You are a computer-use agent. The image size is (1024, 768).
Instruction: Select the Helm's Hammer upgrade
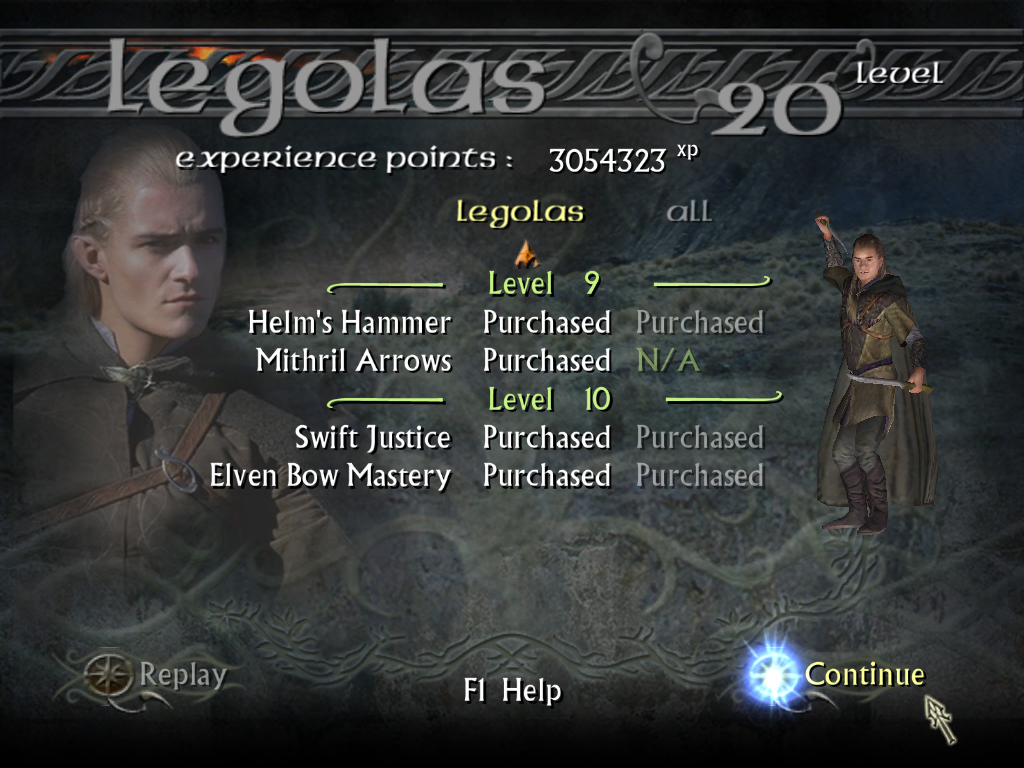[349, 323]
